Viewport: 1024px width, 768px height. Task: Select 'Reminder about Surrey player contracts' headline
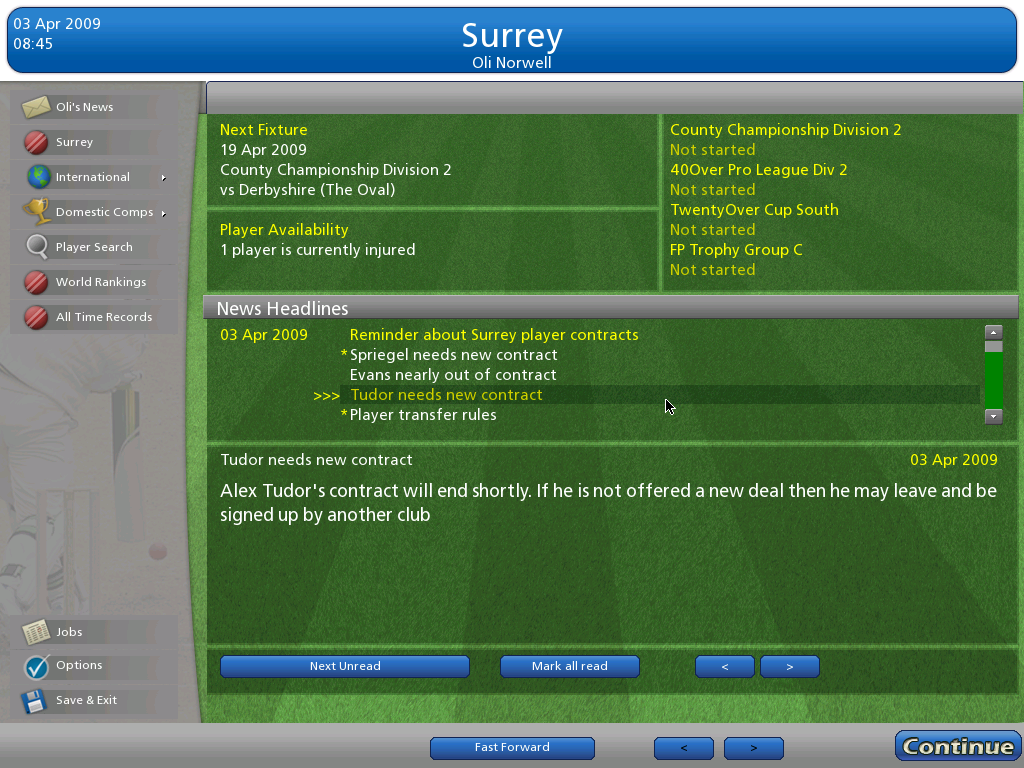pyautogui.click(x=494, y=335)
